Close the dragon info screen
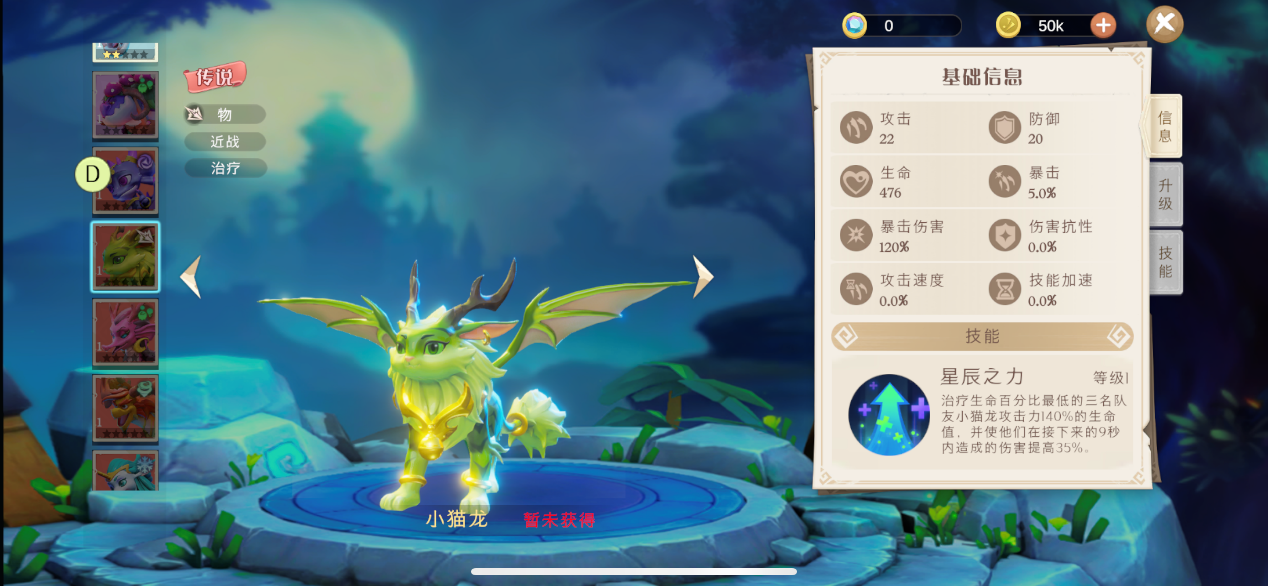Screen dimensions: 1268x586 click(x=1164, y=24)
